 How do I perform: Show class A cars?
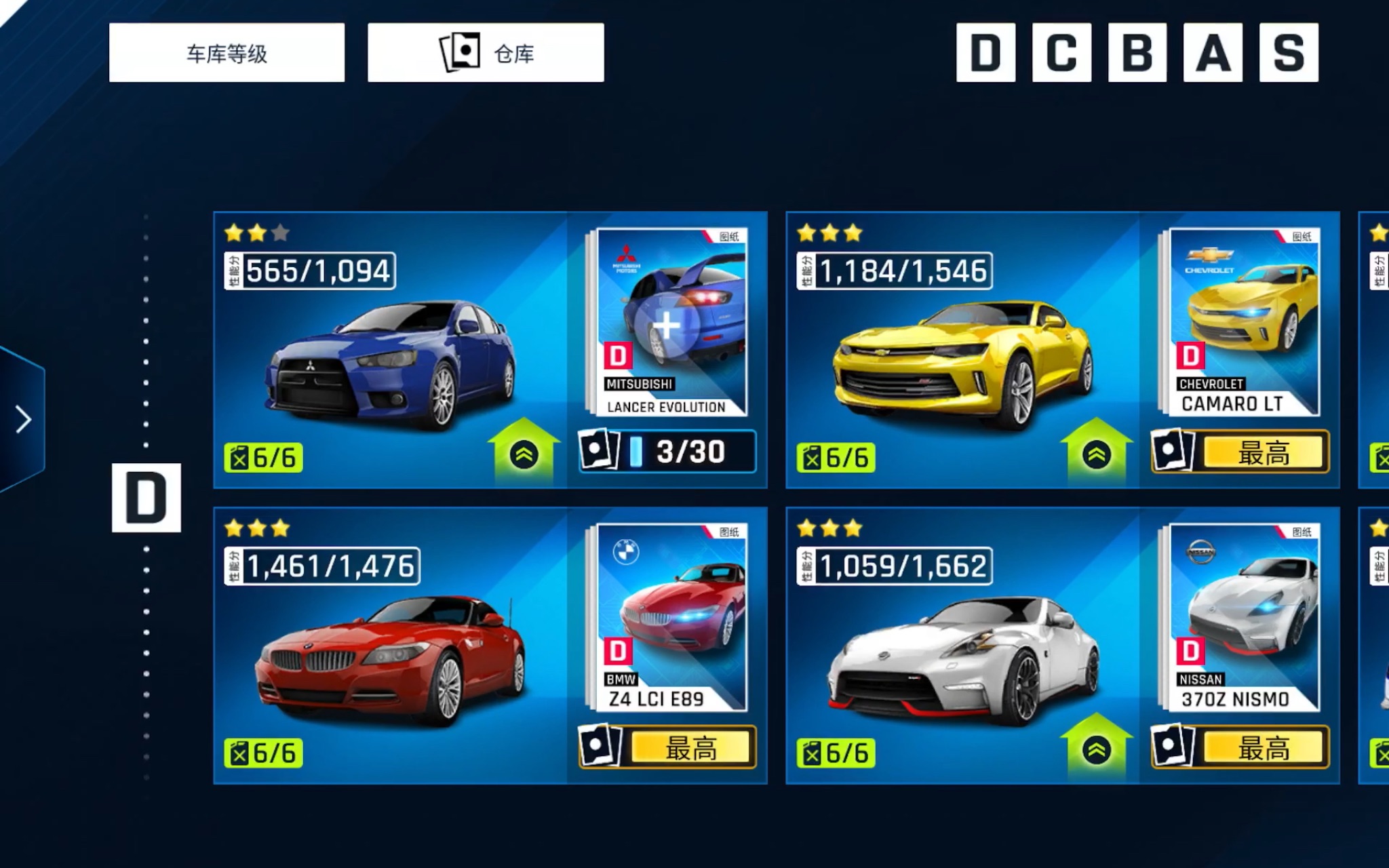click(x=1213, y=53)
